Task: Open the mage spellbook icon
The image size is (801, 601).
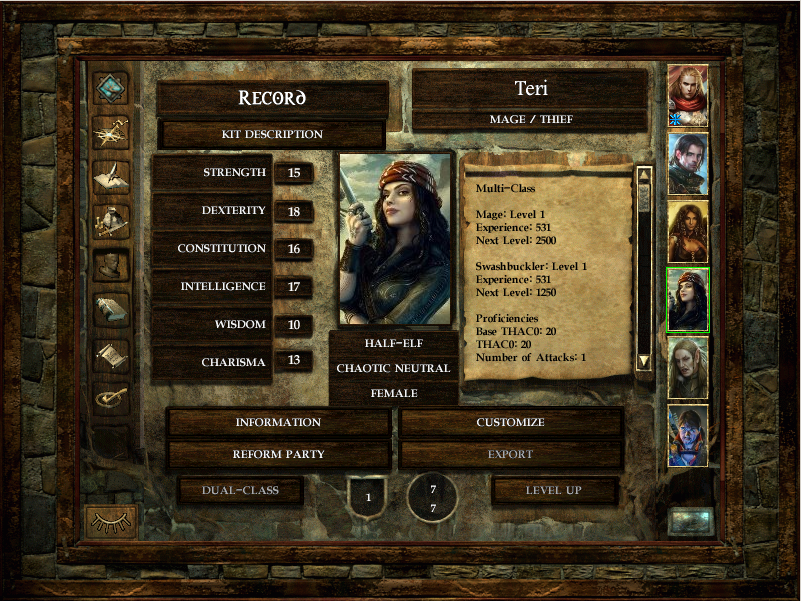Action: click(x=110, y=310)
